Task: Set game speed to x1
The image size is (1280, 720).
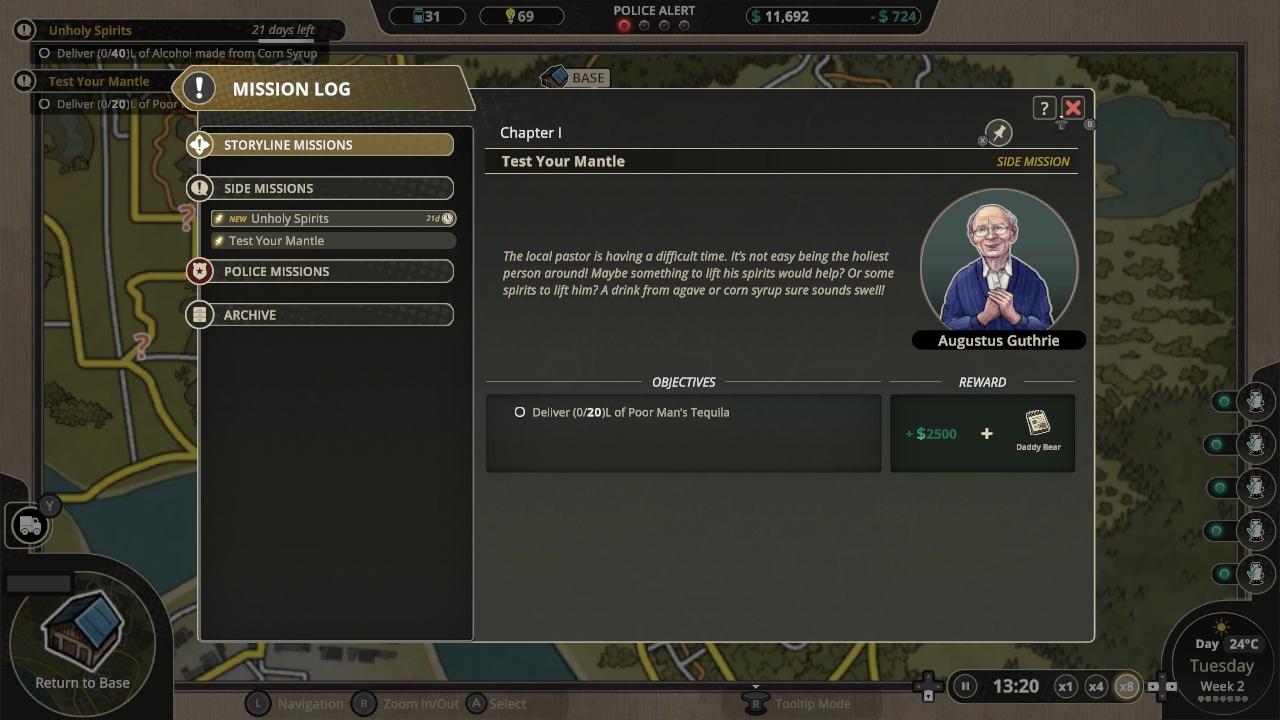Action: tap(1066, 686)
